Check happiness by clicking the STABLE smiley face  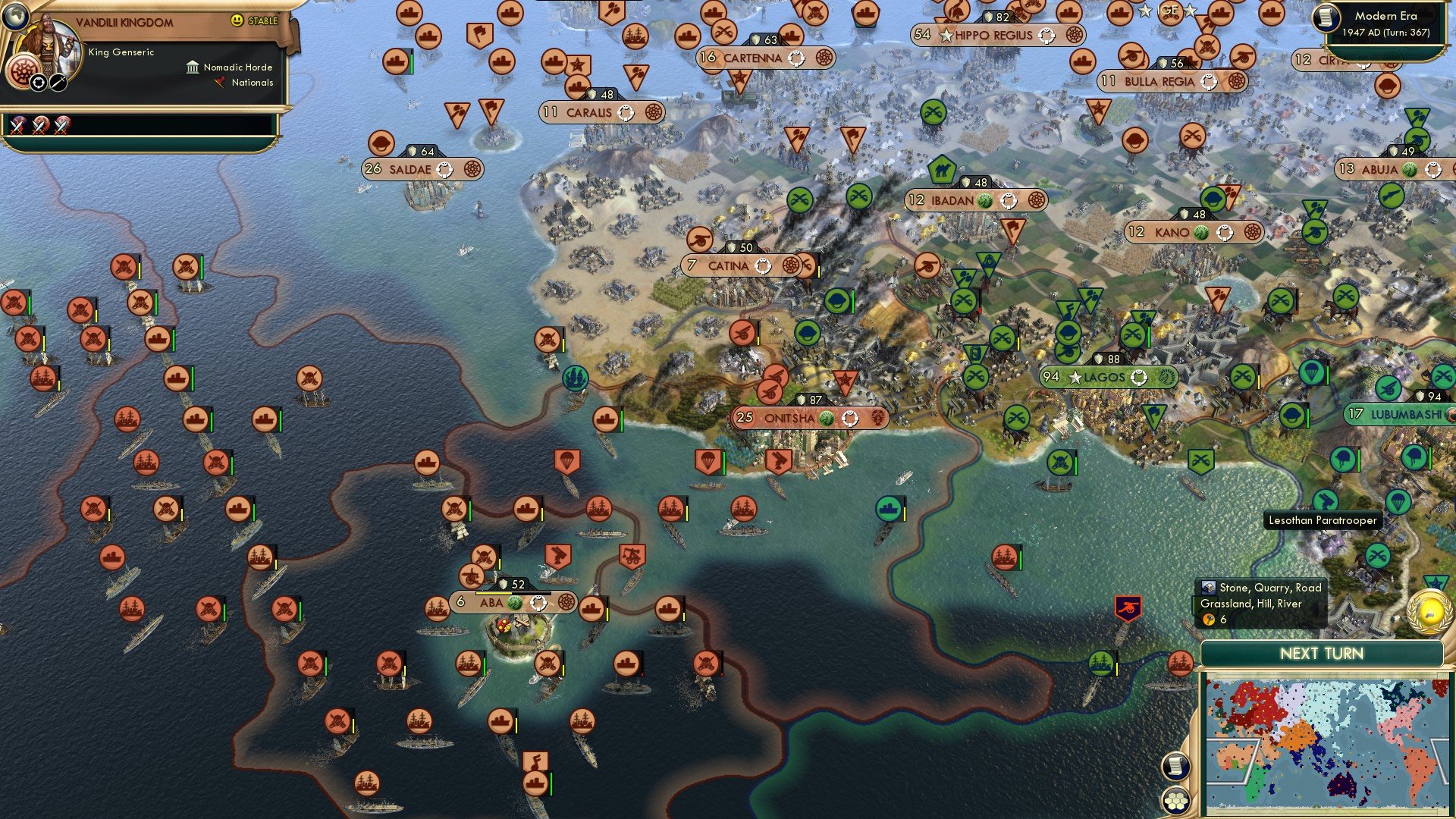236,20
